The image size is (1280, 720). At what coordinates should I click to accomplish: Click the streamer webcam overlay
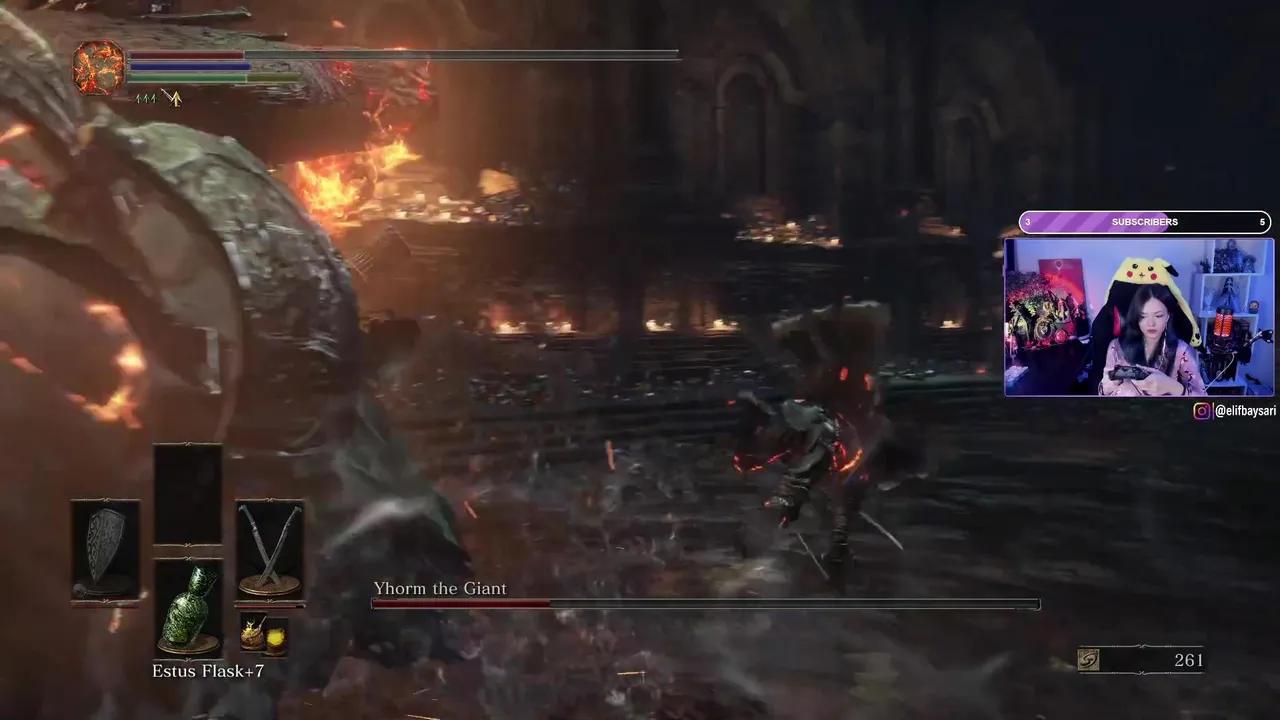click(x=1139, y=317)
